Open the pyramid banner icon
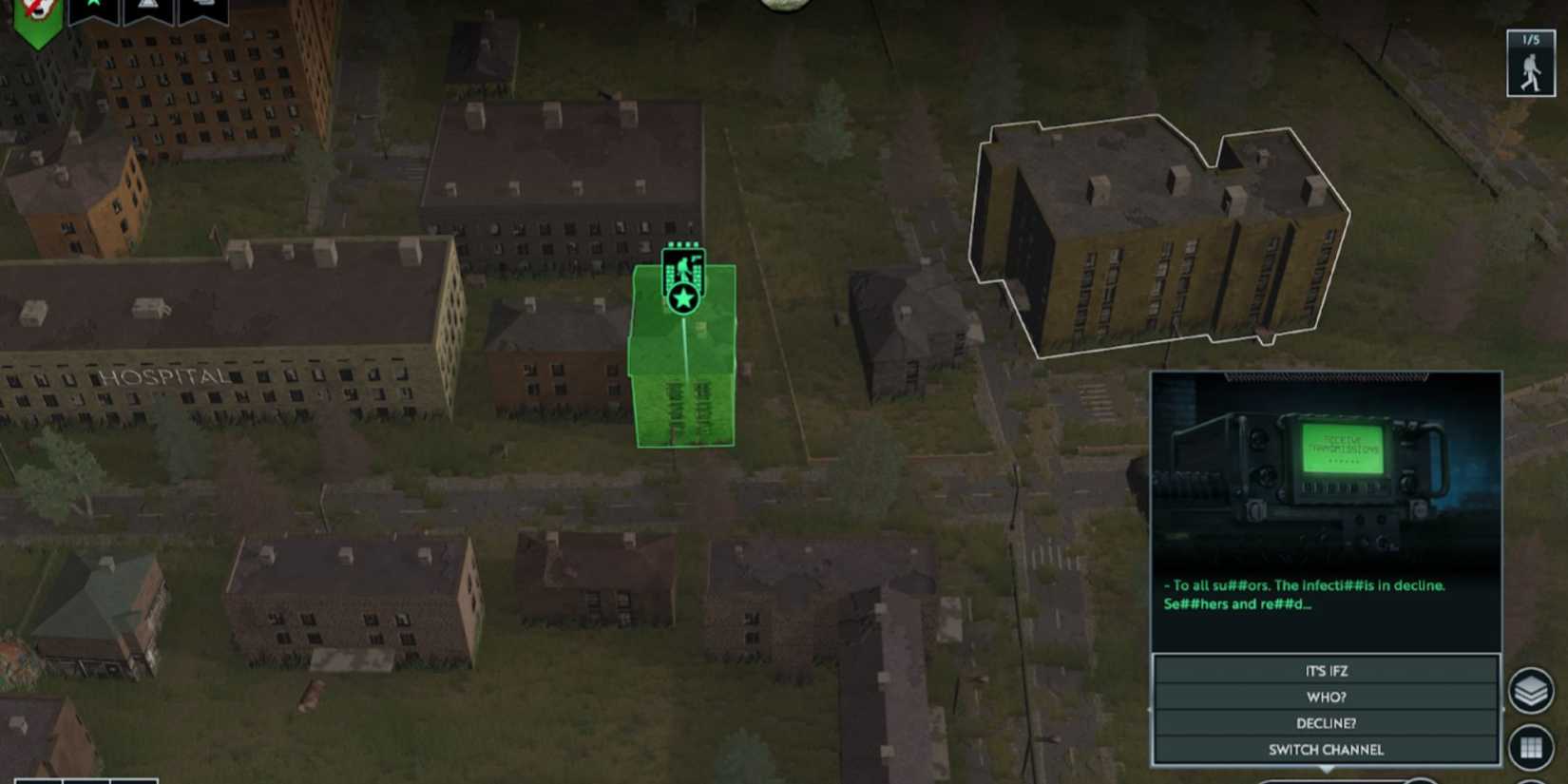The image size is (1568, 784). click(148, 6)
